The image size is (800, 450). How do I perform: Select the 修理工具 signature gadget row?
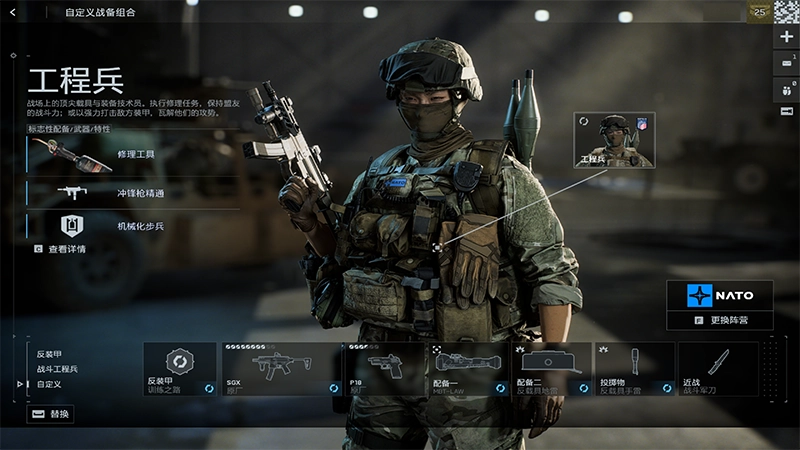click(133, 155)
